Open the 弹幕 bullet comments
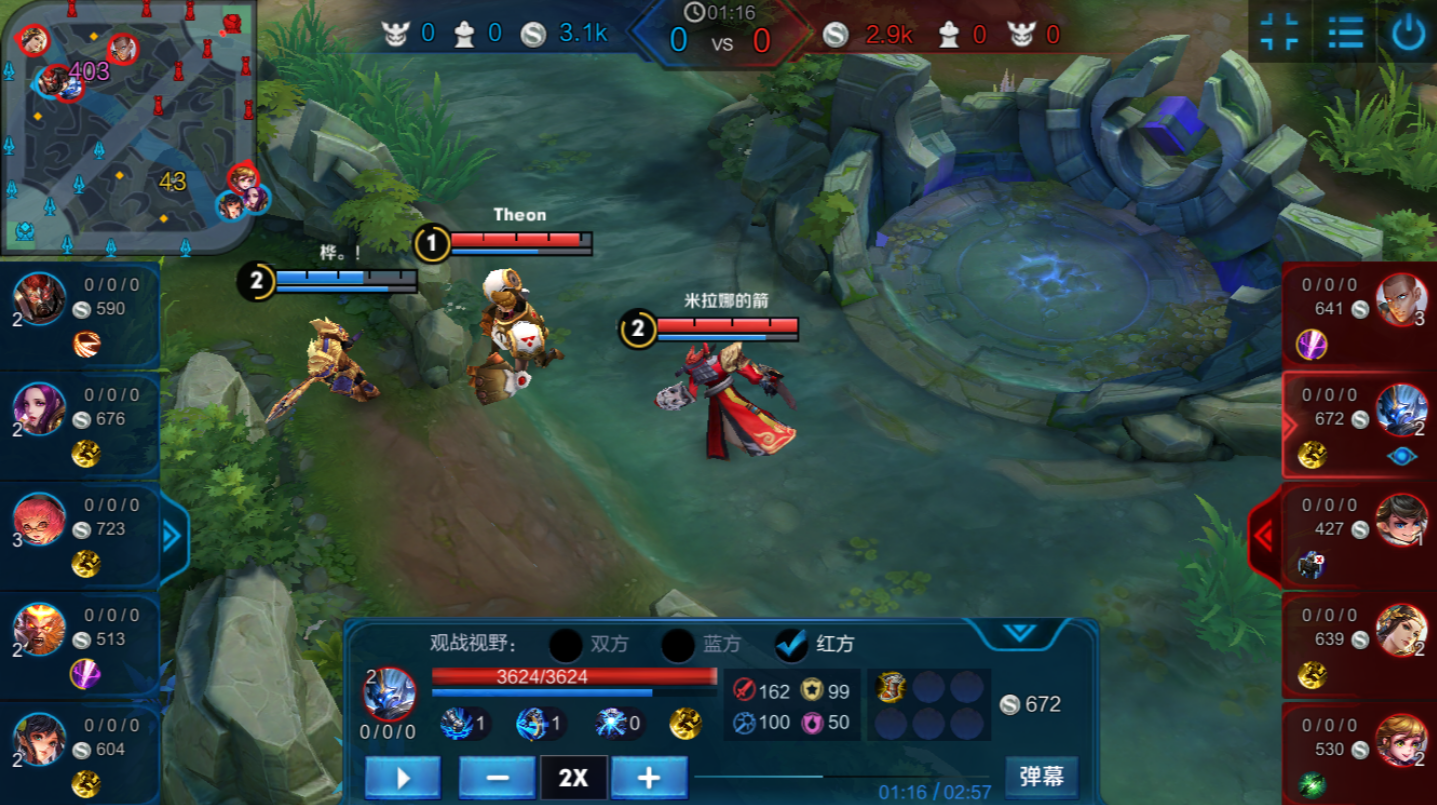The image size is (1437, 805). [x=1041, y=776]
